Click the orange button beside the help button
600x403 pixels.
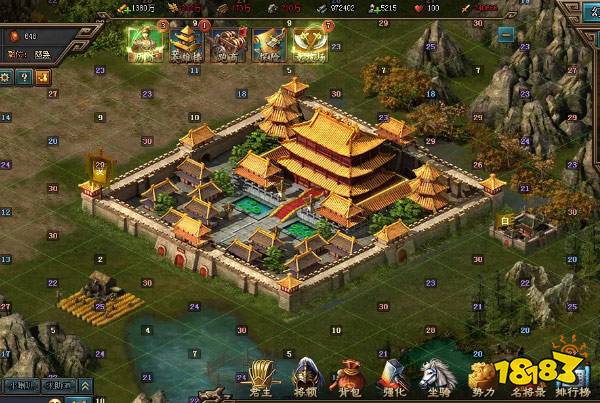(43, 76)
